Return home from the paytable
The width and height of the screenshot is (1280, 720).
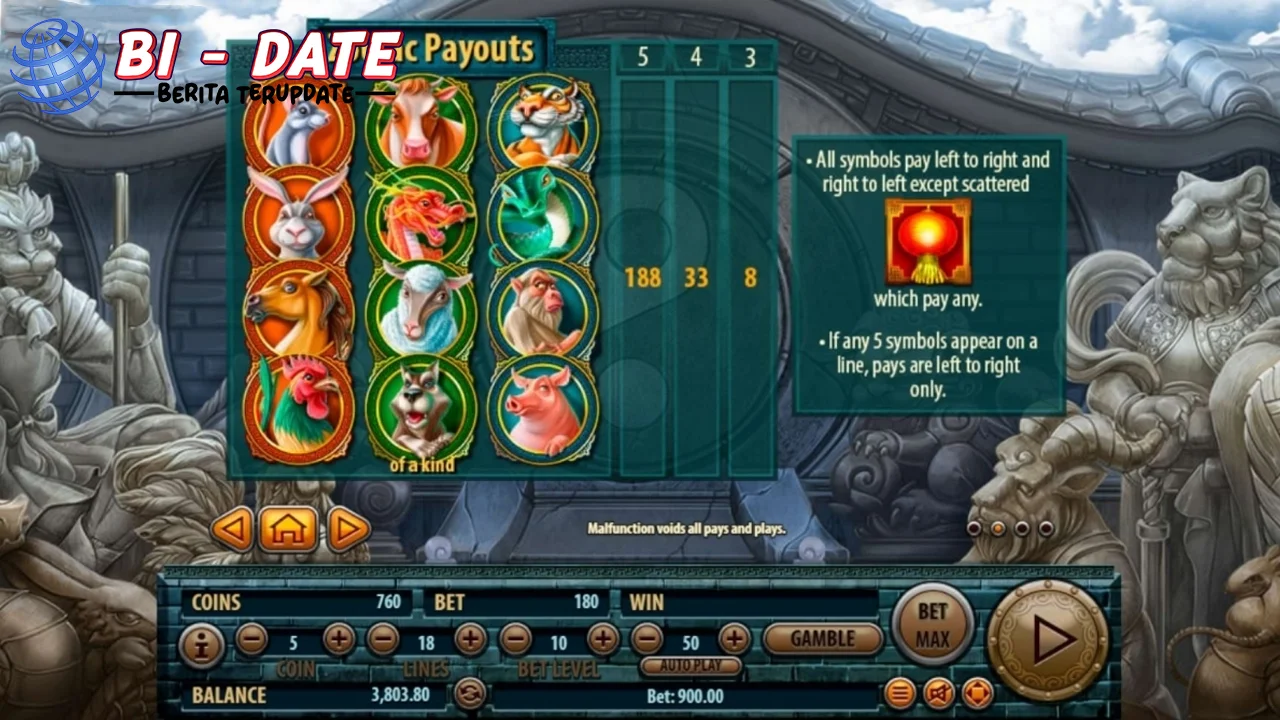288,529
